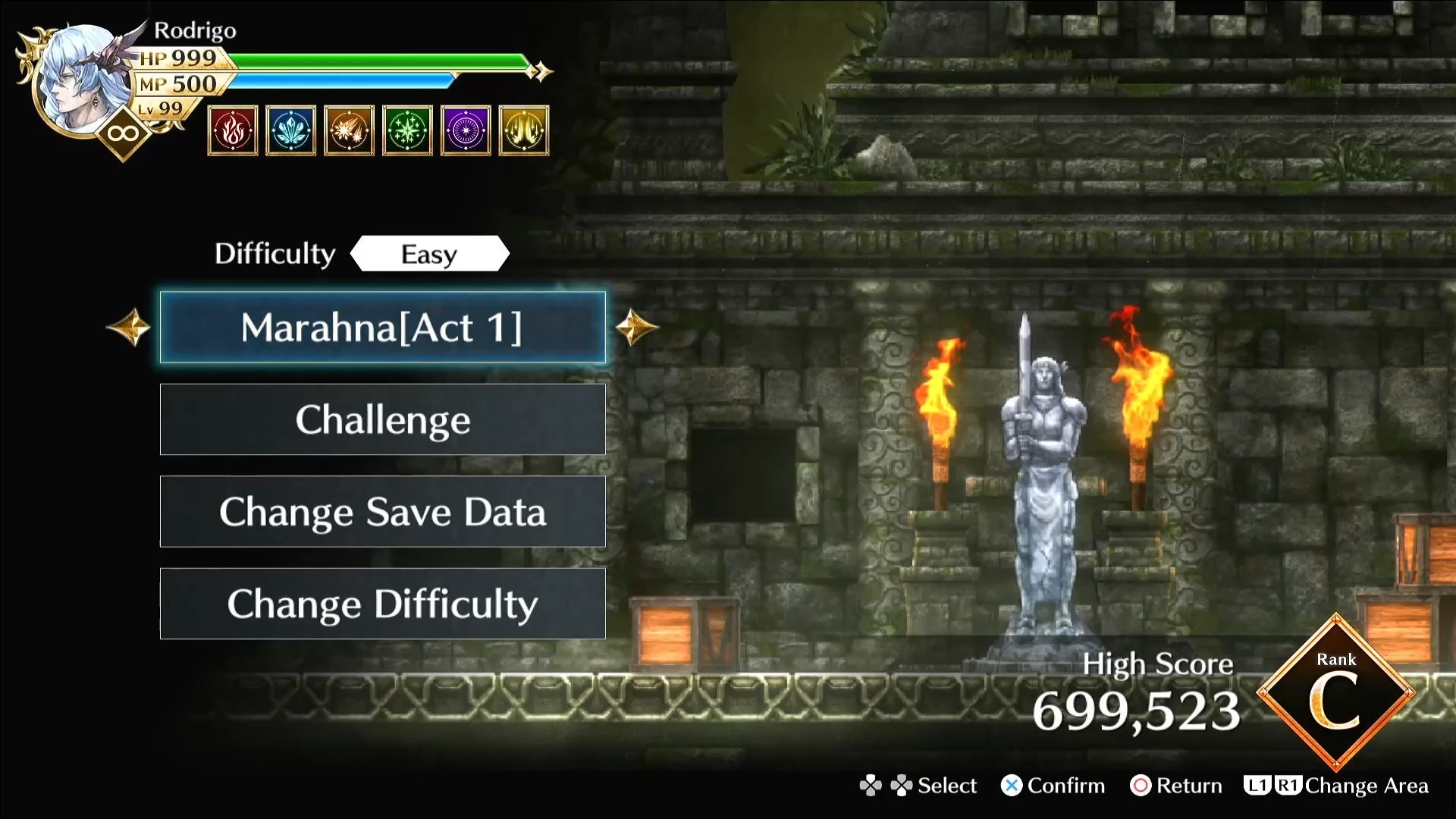
Task: Click the right gold arrow beside Marahna
Action: point(635,328)
